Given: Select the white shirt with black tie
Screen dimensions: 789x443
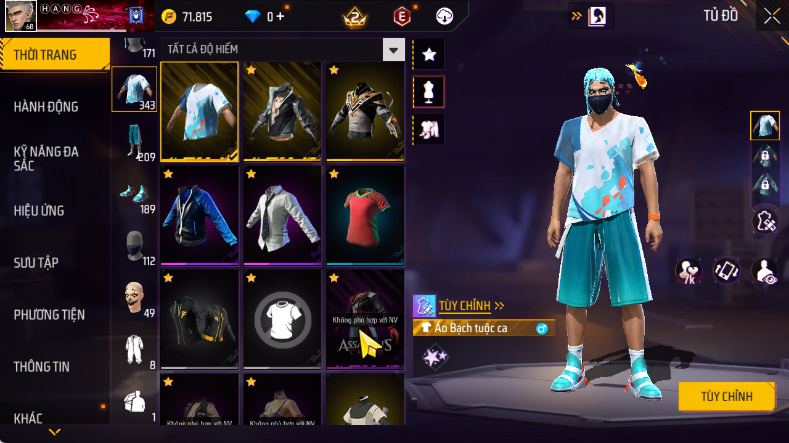Looking at the screenshot, I should tap(282, 213).
